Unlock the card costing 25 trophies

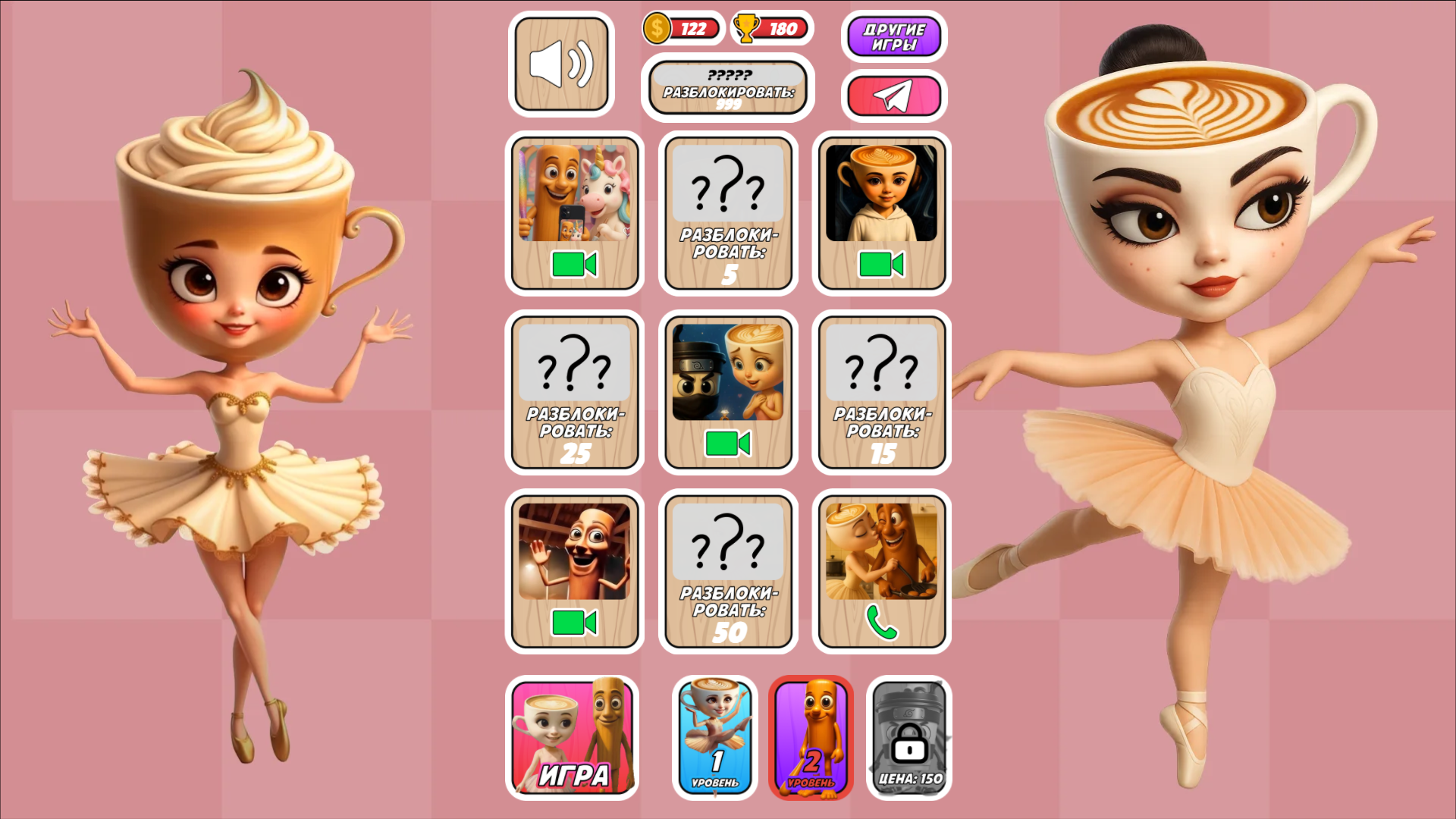pos(575,392)
